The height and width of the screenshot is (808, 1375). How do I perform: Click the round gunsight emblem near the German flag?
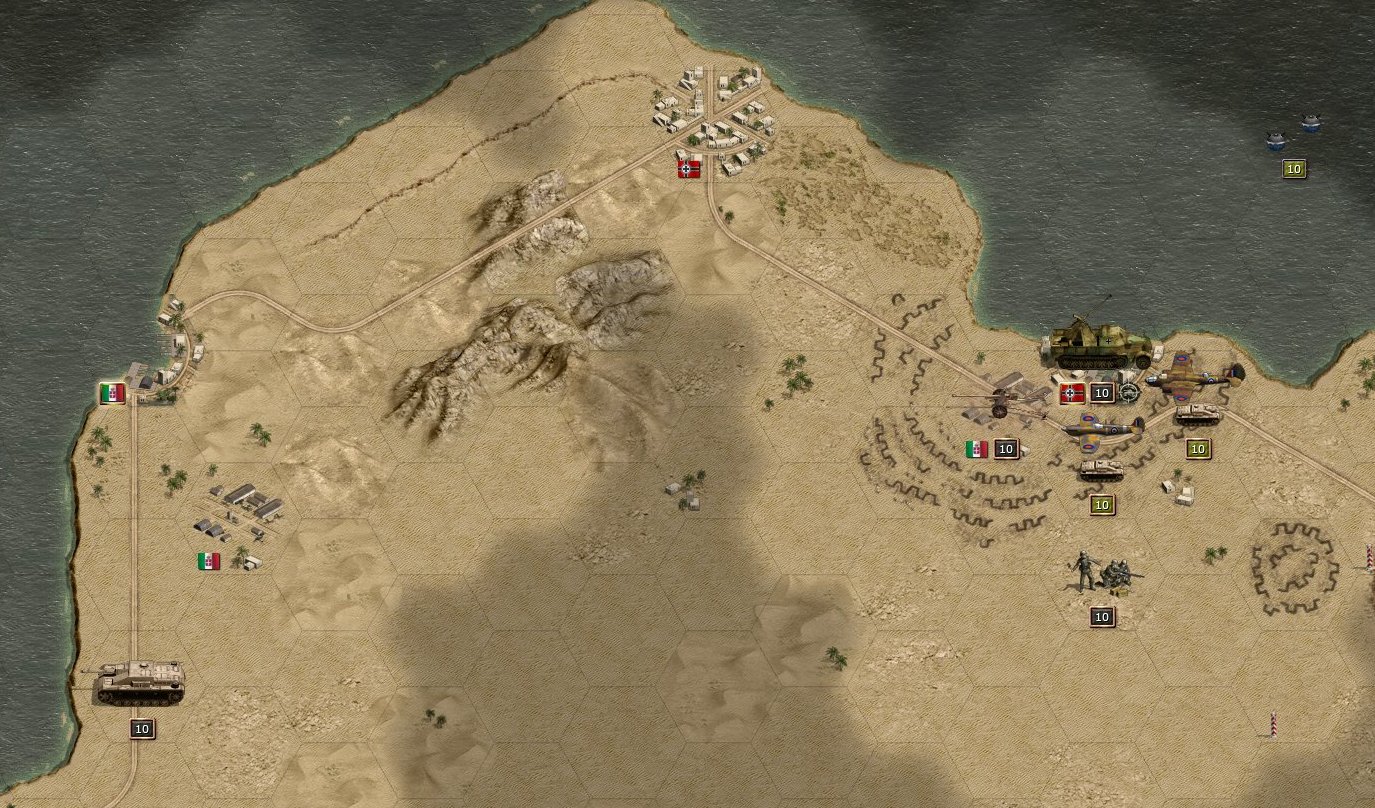point(1130,393)
